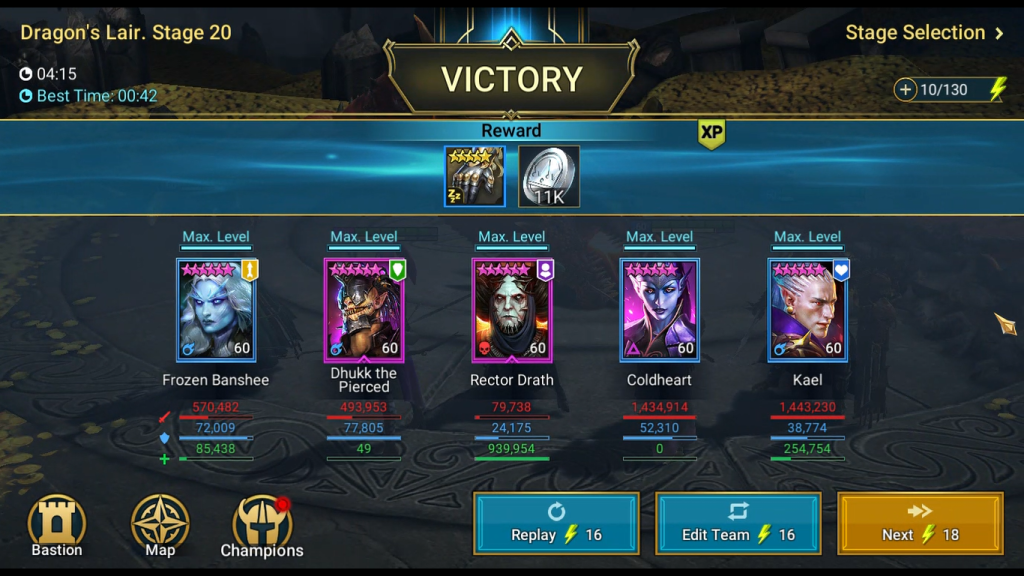
Task: Open the Map
Action: coord(160,526)
